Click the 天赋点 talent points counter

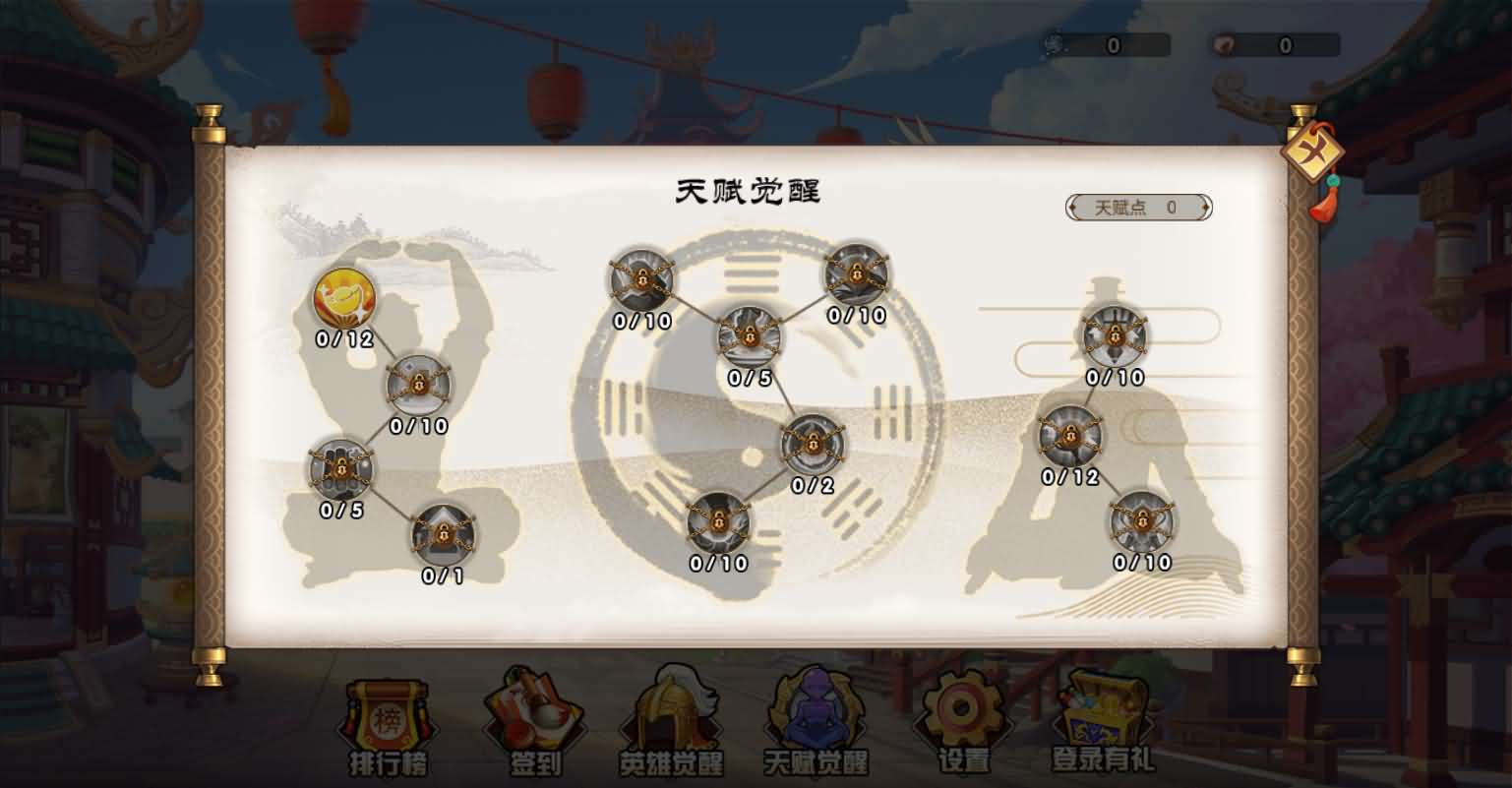click(x=1138, y=208)
